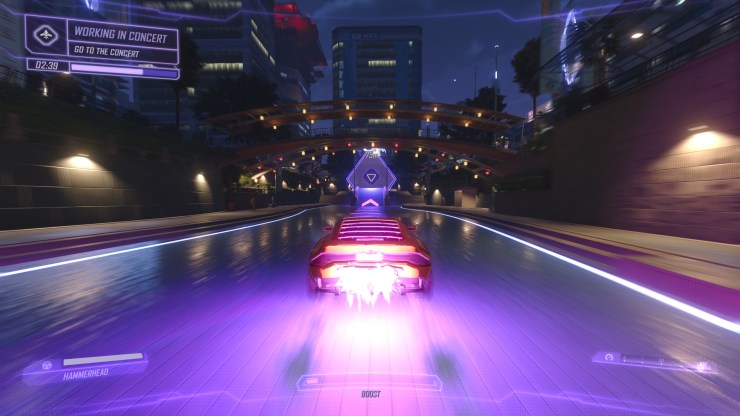The image size is (740, 416).
Task: Activate the Hammerhead ability
Action: coord(85,366)
